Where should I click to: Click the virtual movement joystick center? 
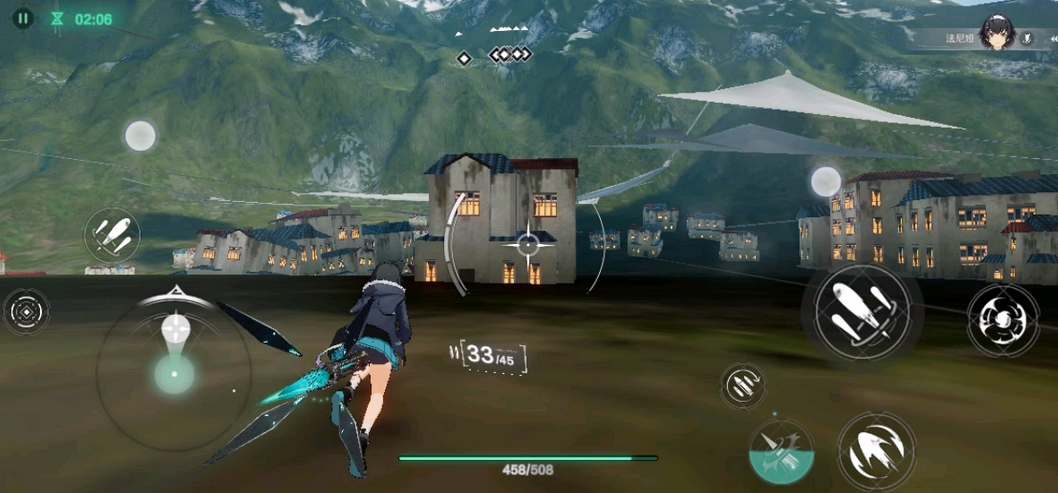[x=175, y=374]
